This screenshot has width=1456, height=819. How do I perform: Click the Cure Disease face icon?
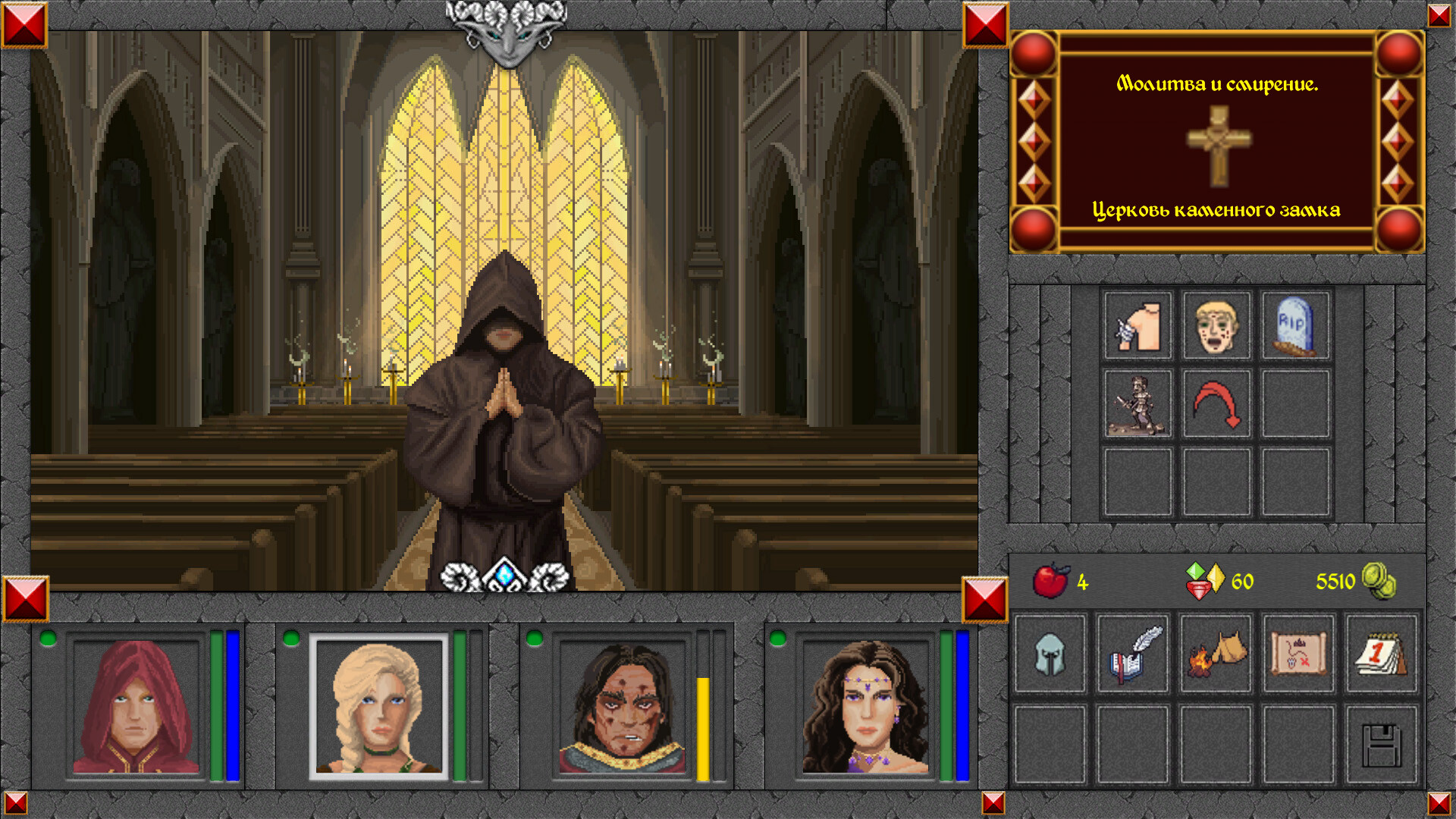pyautogui.click(x=1216, y=326)
